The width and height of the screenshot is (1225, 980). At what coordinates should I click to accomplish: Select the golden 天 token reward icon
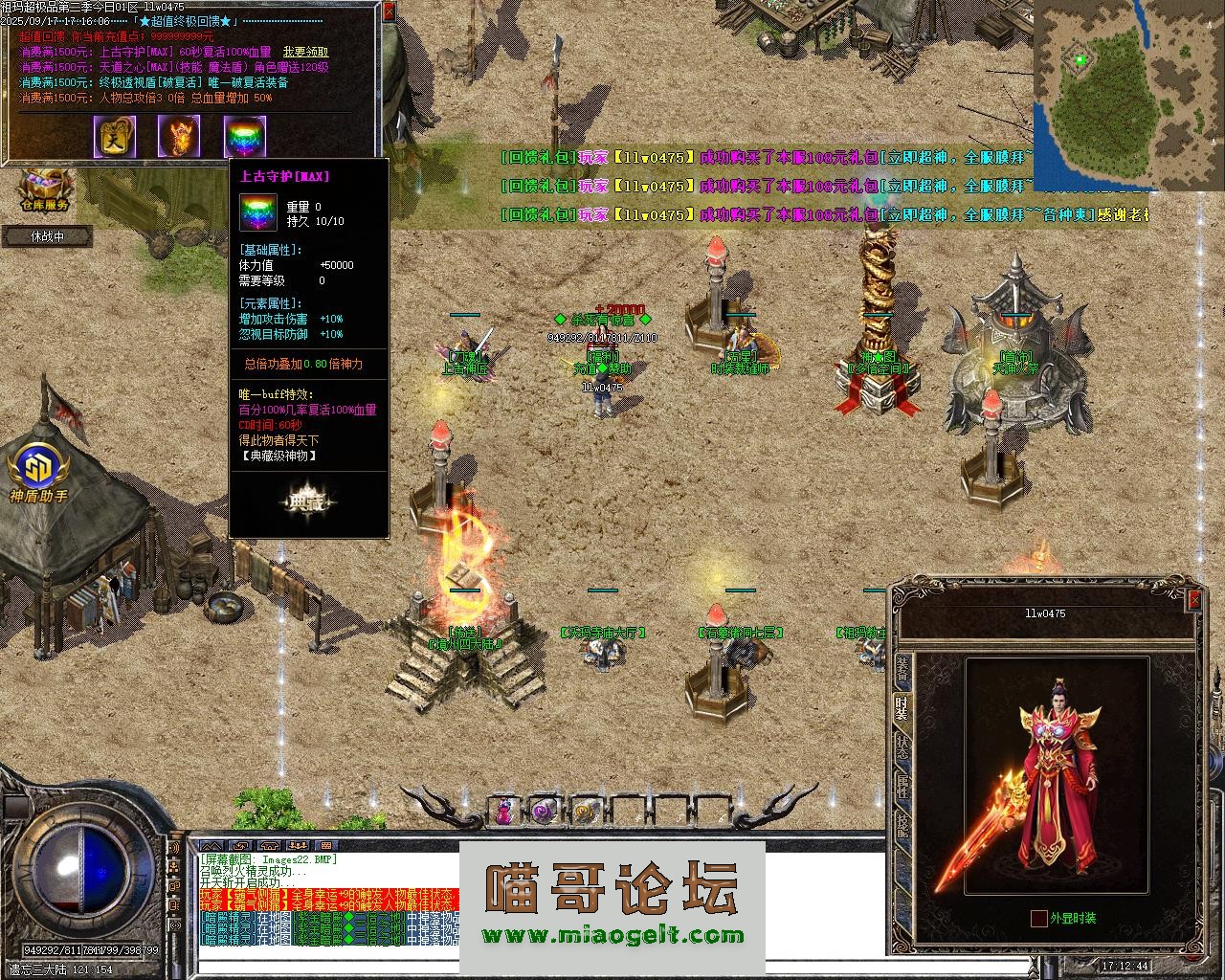point(114,137)
